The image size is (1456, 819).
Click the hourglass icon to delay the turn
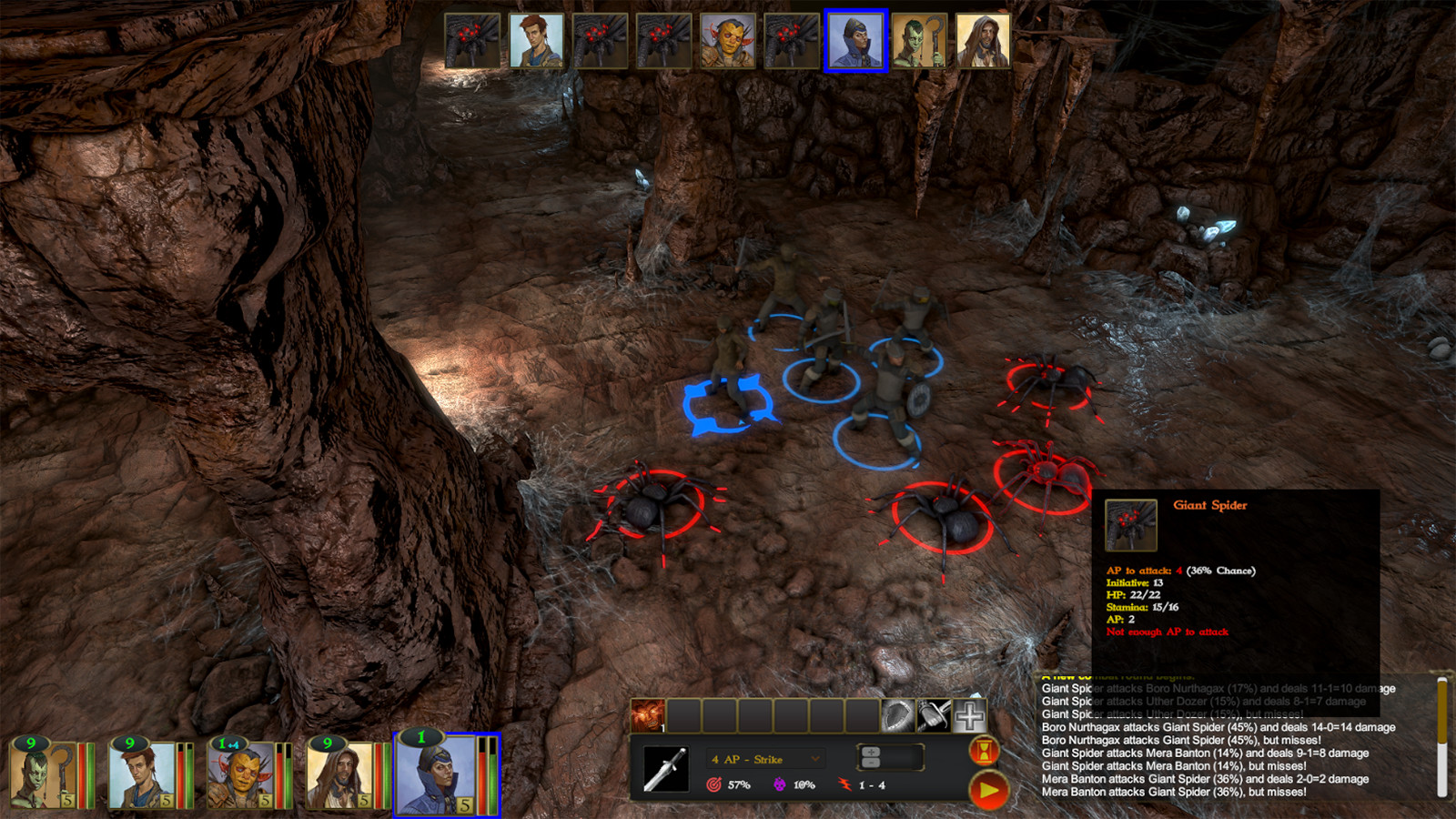[985, 751]
